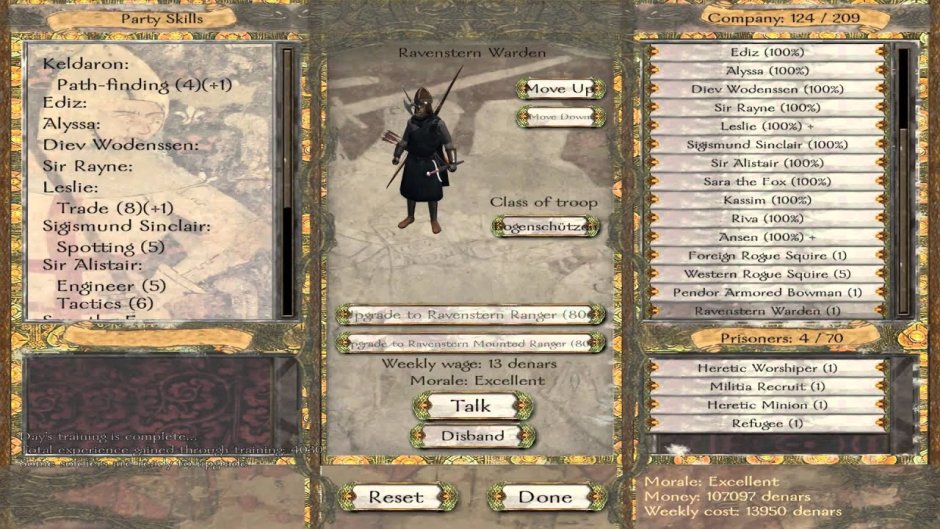Image resolution: width=940 pixels, height=529 pixels.
Task: Upgrade troop to Ravenstern Mounted Ranger
Action: (x=470, y=343)
